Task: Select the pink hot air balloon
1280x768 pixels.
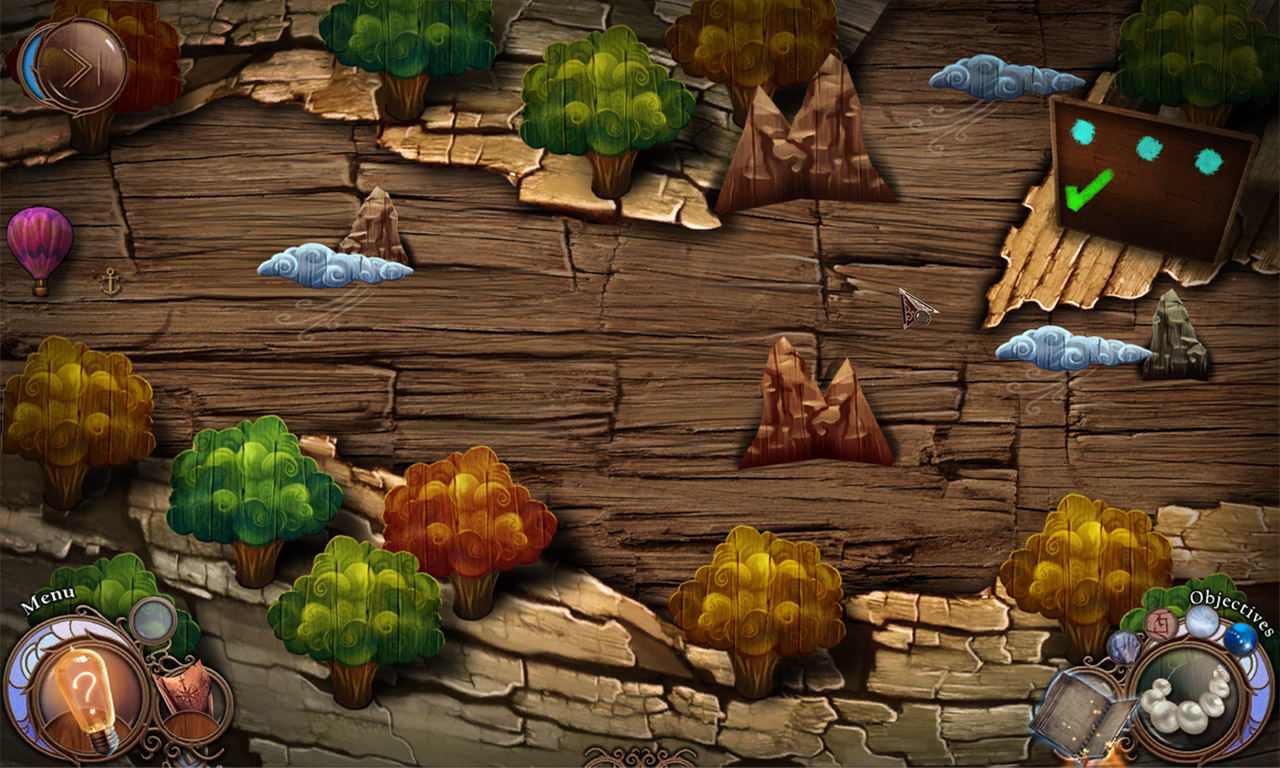Action: (x=42, y=244)
